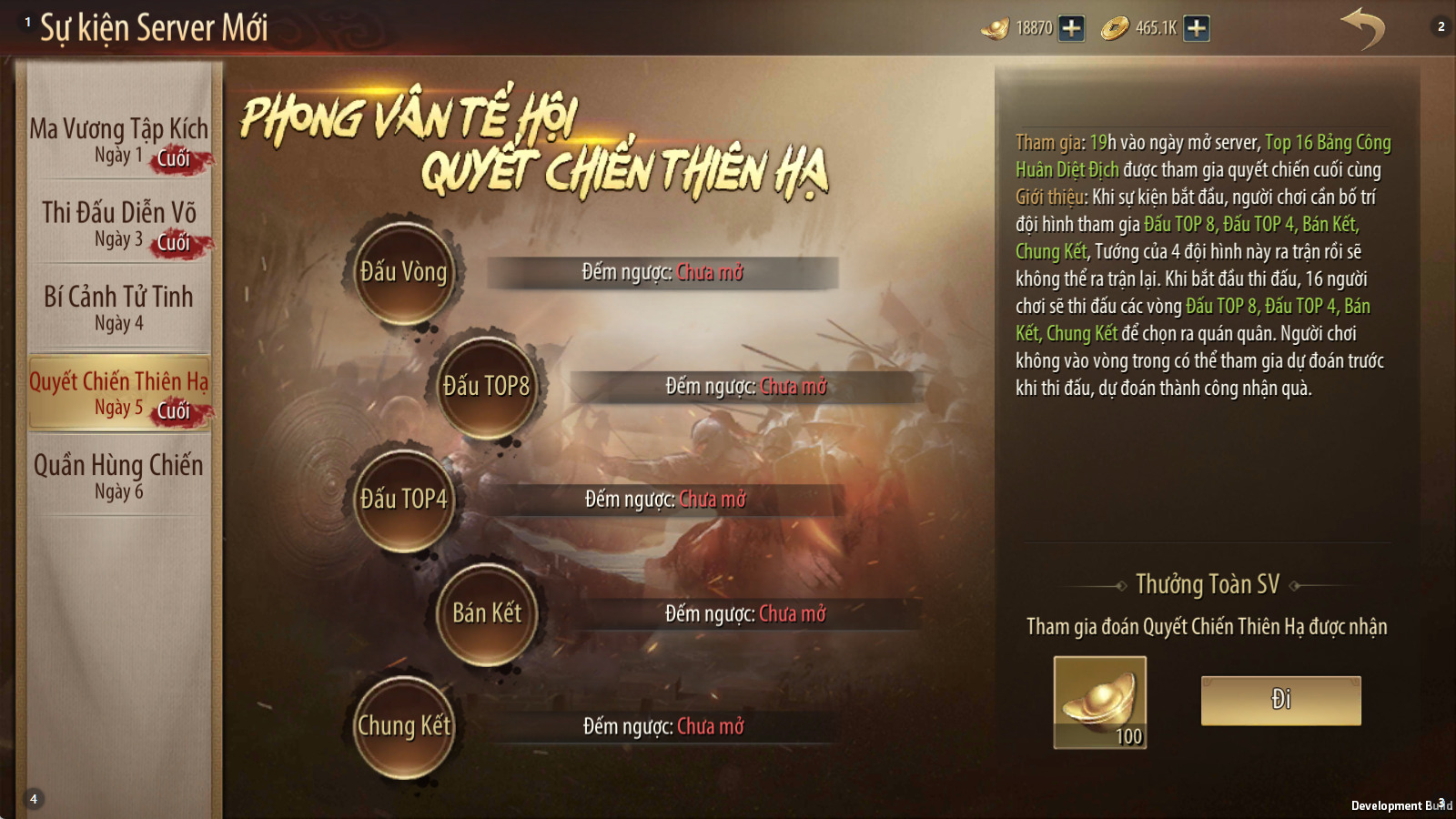1456x819 pixels.
Task: Open the Bán Kết round medallion
Action: tap(486, 612)
